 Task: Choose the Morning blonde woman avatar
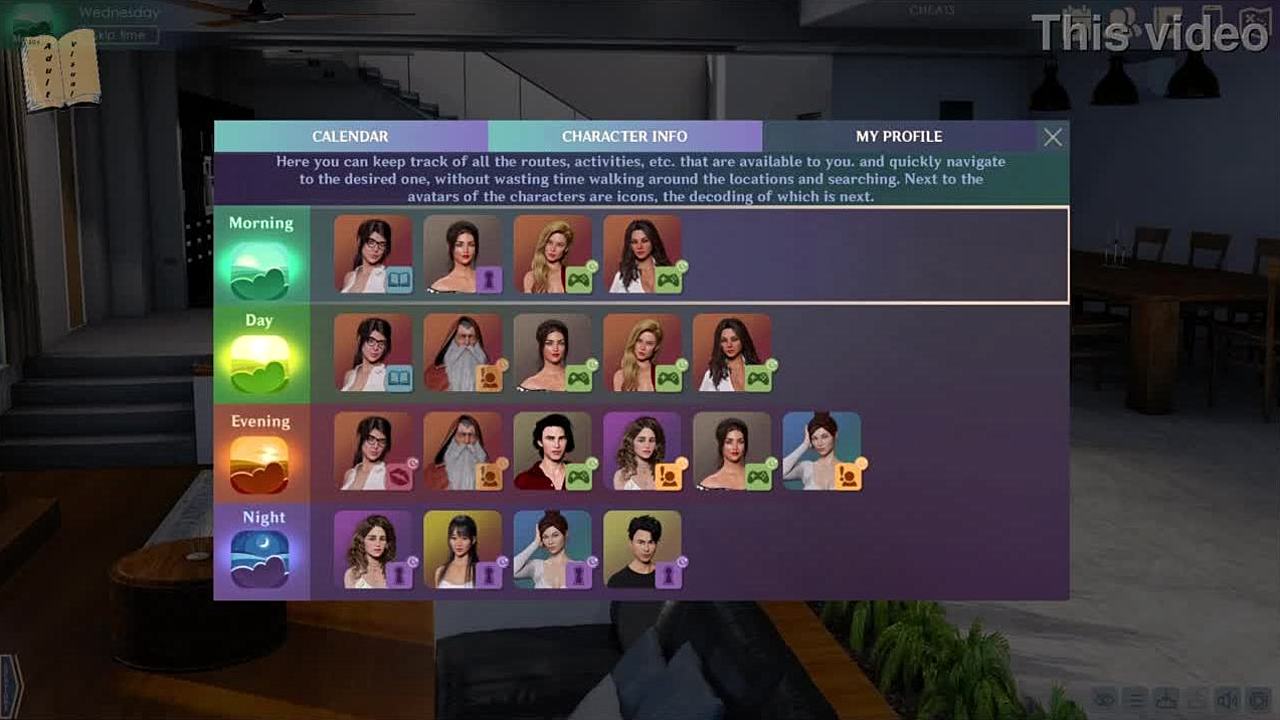click(x=553, y=254)
